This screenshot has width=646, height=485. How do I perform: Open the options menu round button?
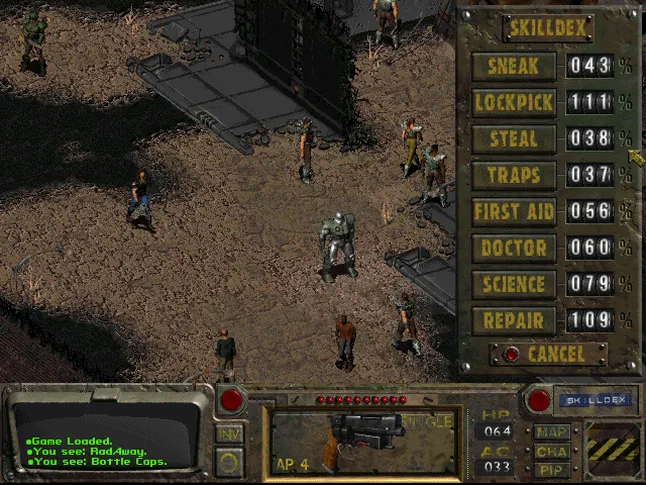(x=229, y=463)
